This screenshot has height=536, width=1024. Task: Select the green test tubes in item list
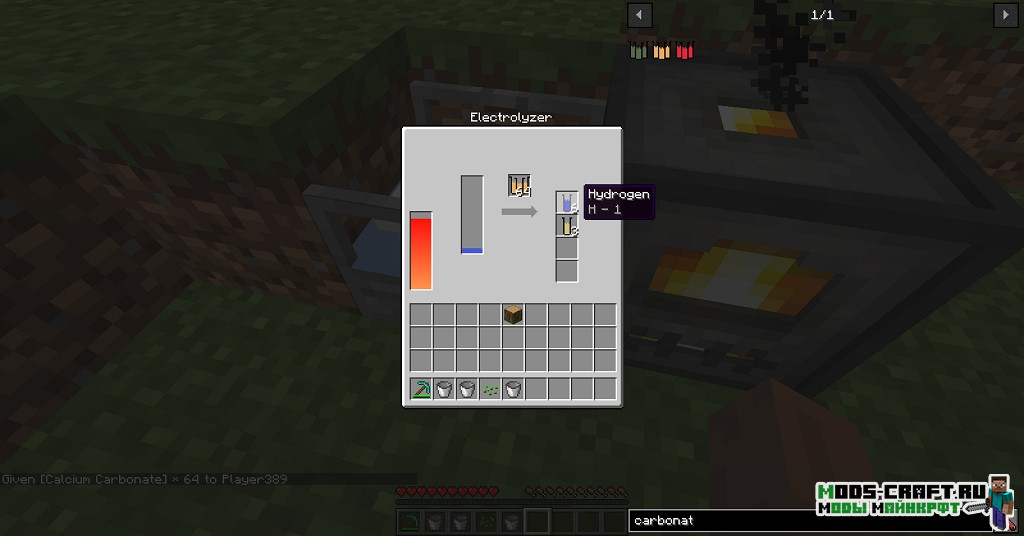[639, 50]
